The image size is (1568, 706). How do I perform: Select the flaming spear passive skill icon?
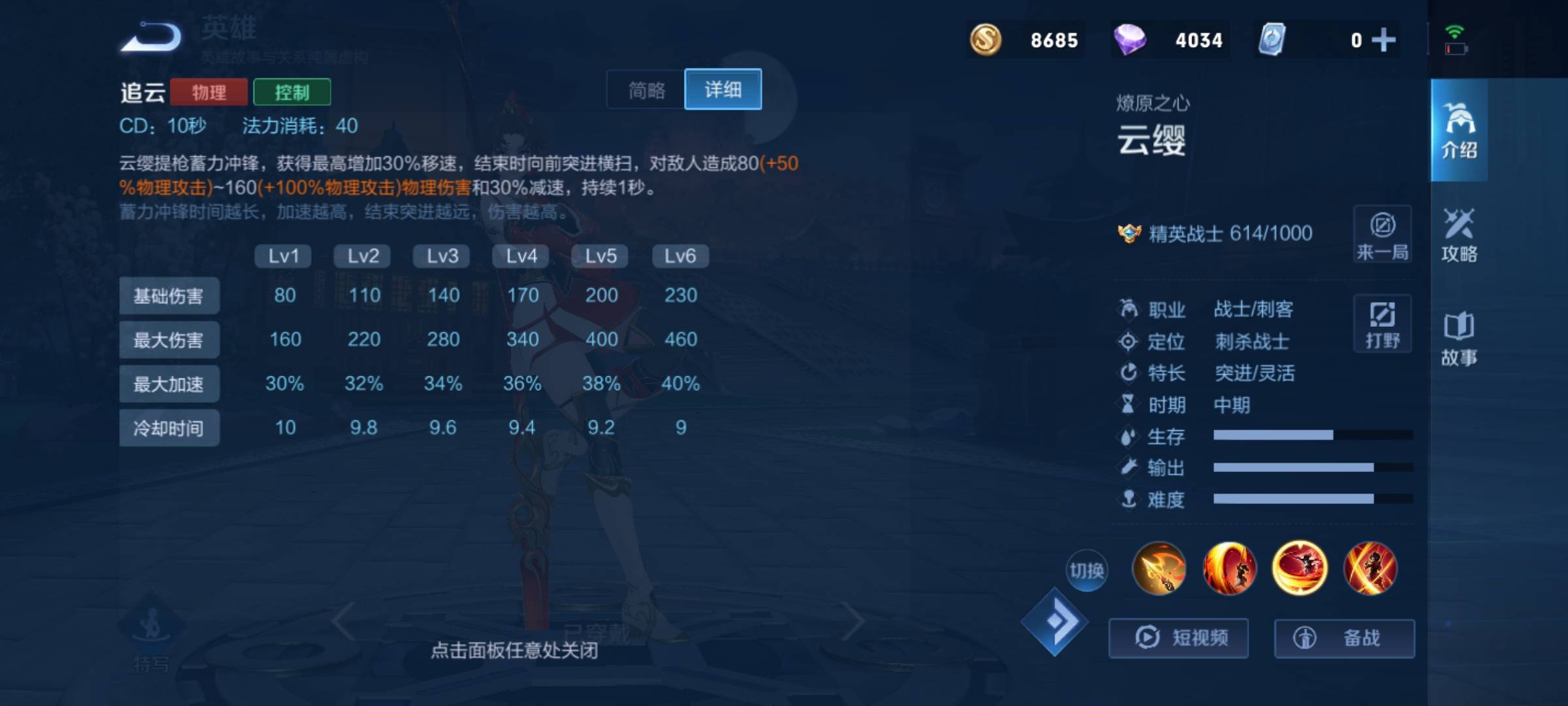click(1159, 569)
